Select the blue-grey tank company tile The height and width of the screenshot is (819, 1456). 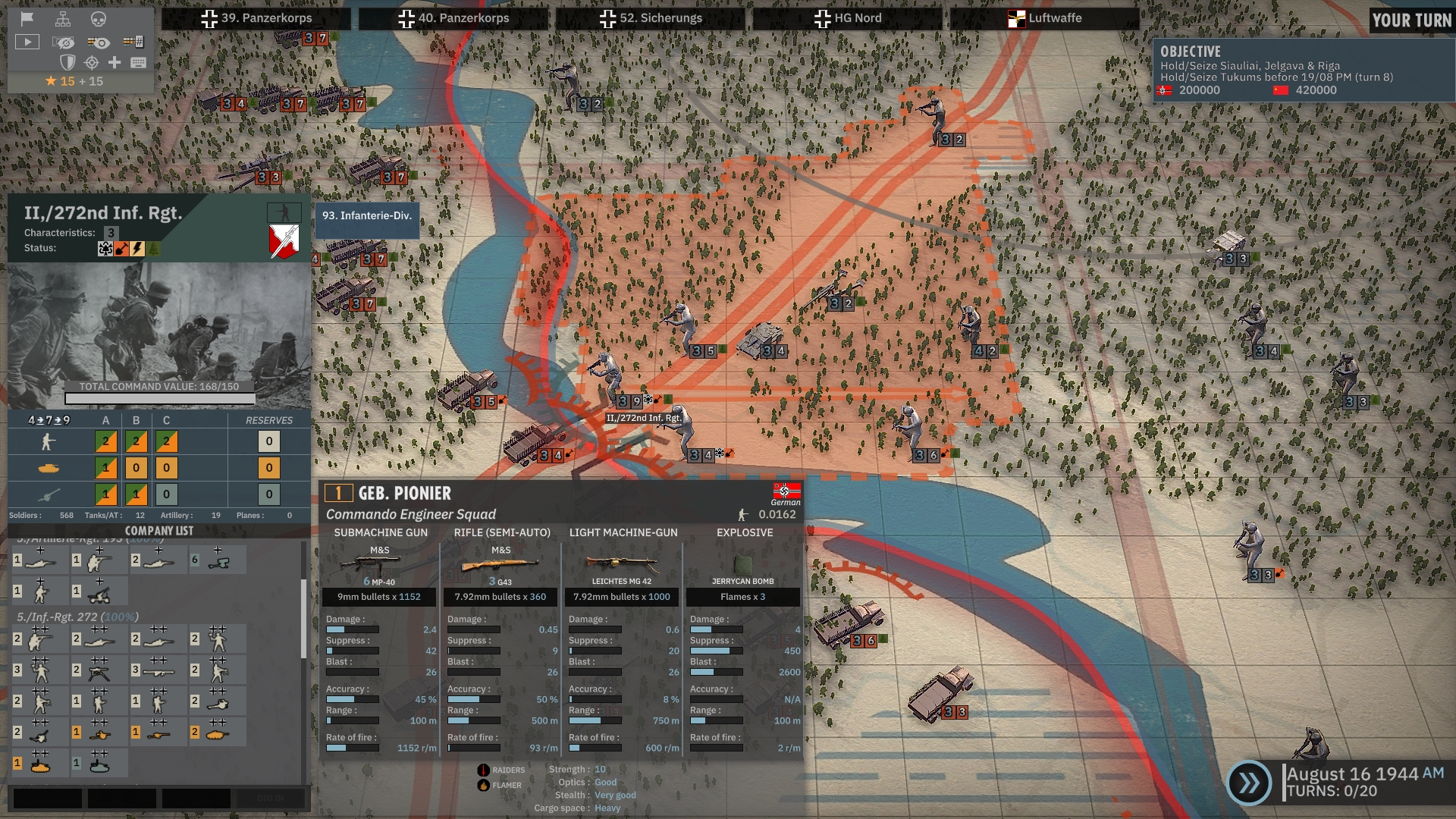[99, 763]
